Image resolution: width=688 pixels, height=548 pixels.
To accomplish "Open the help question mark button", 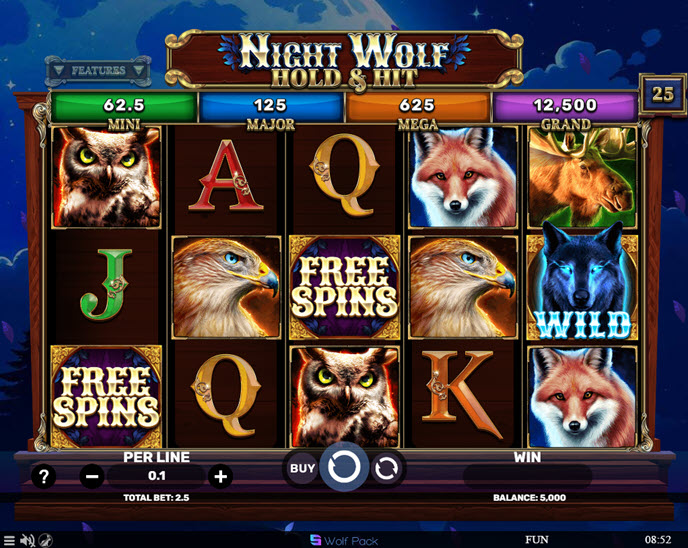I will pos(43,477).
